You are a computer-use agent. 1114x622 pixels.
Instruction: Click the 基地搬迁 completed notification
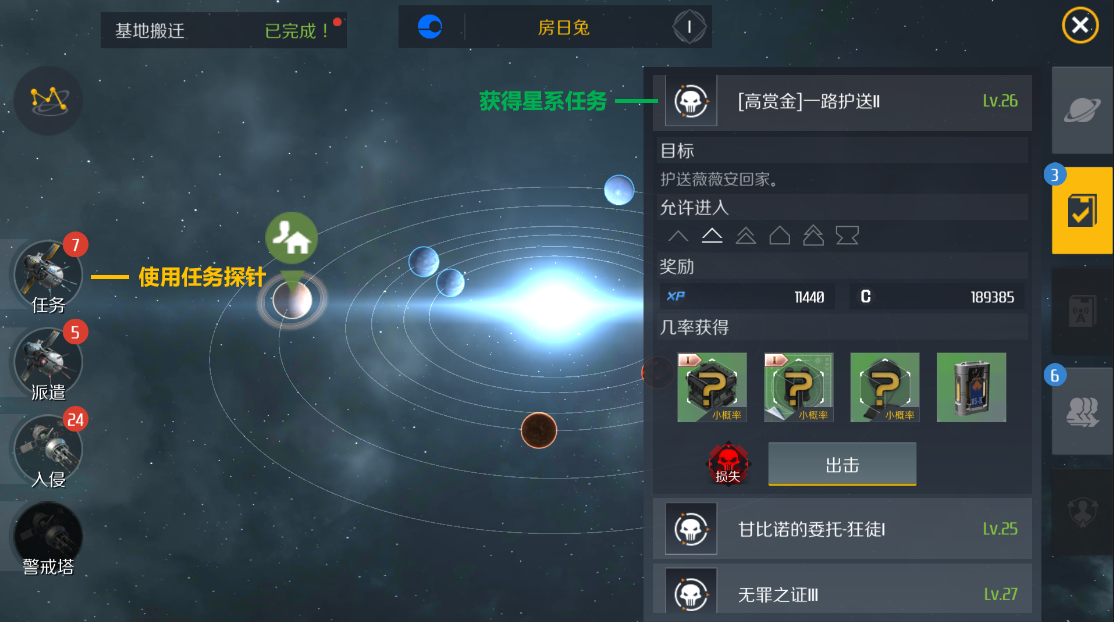(224, 30)
